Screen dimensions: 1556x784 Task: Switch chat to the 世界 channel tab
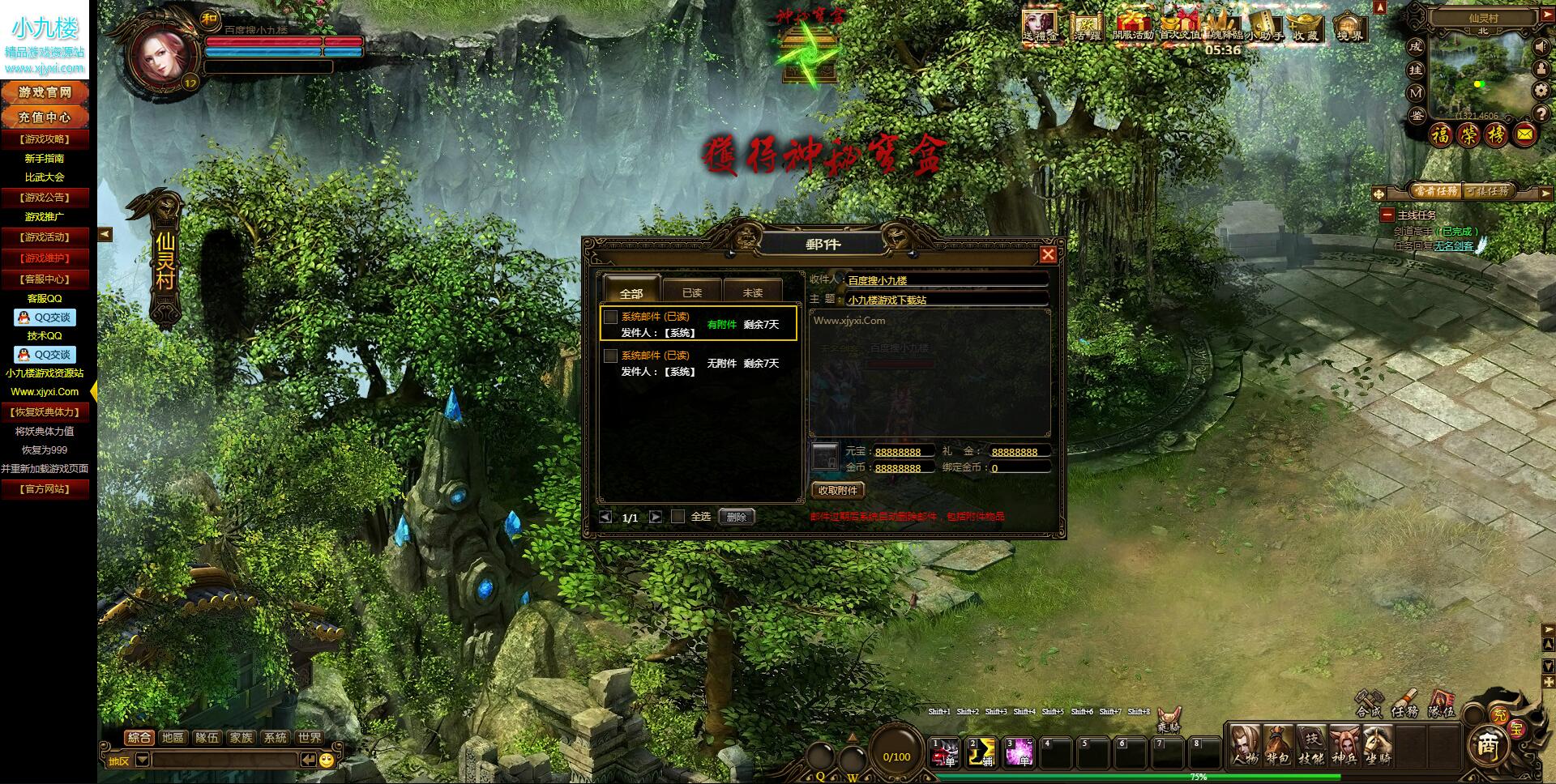pyautogui.click(x=309, y=738)
